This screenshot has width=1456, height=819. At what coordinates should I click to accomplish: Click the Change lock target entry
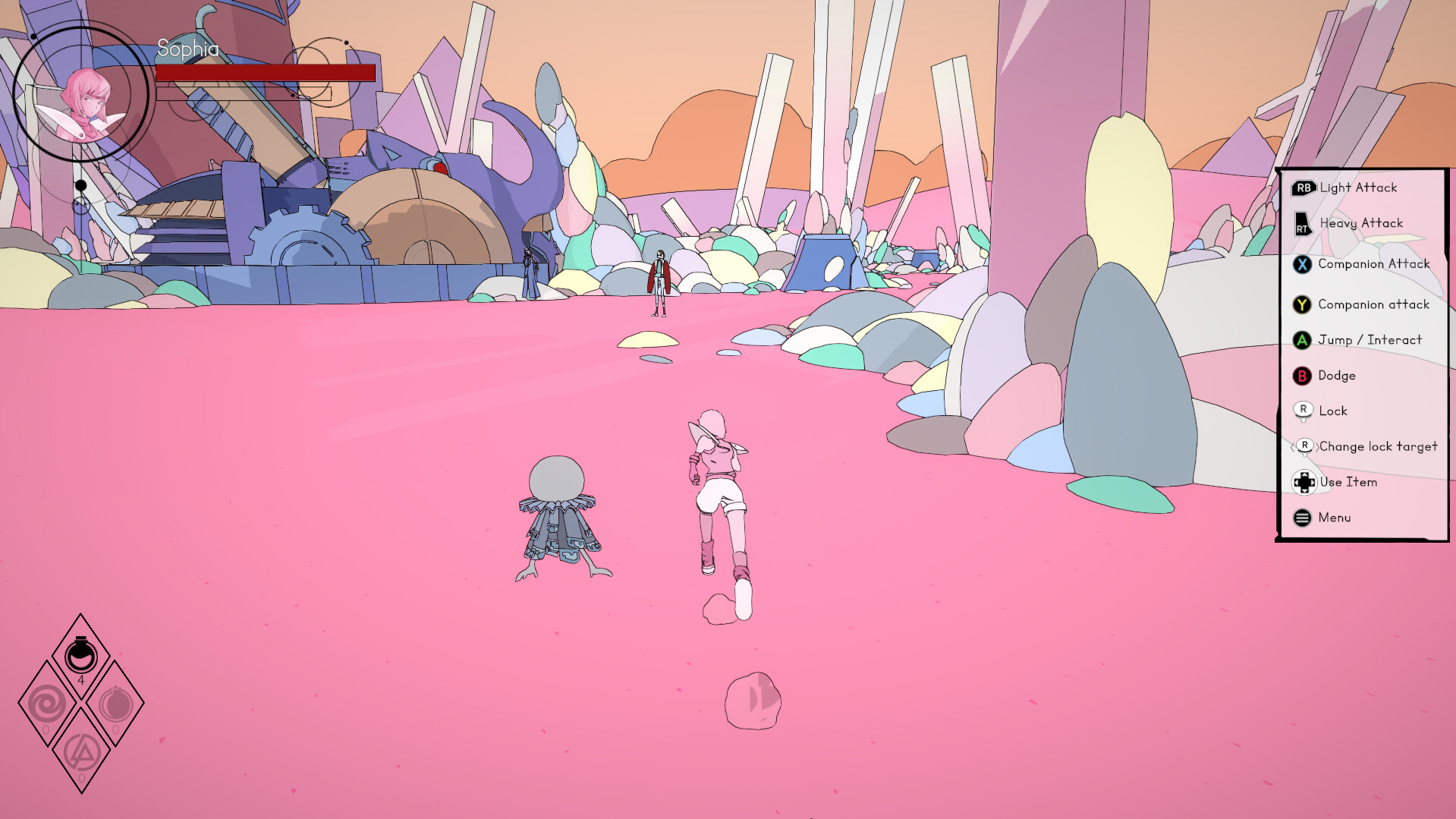[1377, 446]
